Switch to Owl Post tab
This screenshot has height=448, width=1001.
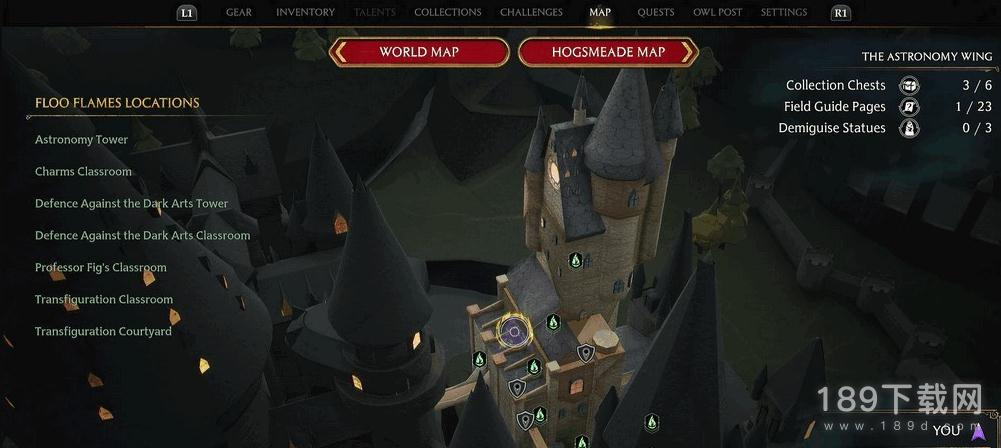point(717,13)
